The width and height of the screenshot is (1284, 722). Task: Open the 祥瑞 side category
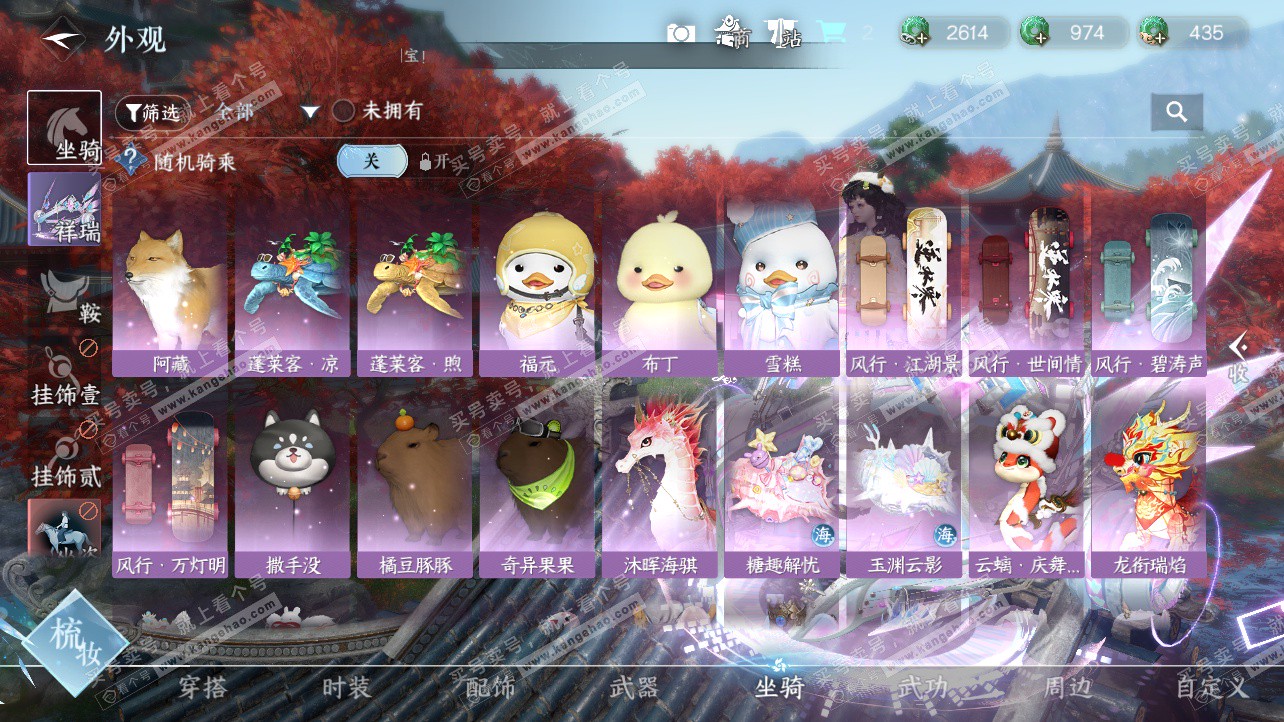[x=64, y=209]
